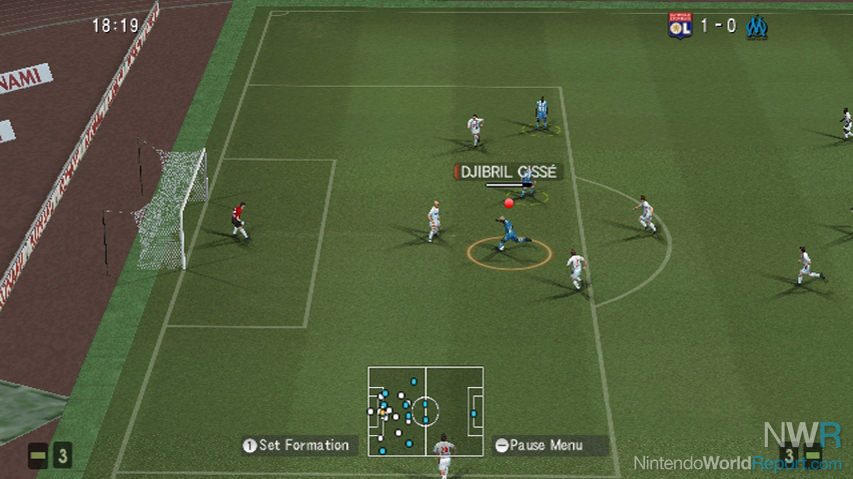This screenshot has height=479, width=853.
Task: Click the Djibril Cissé player name tag
Action: click(508, 172)
